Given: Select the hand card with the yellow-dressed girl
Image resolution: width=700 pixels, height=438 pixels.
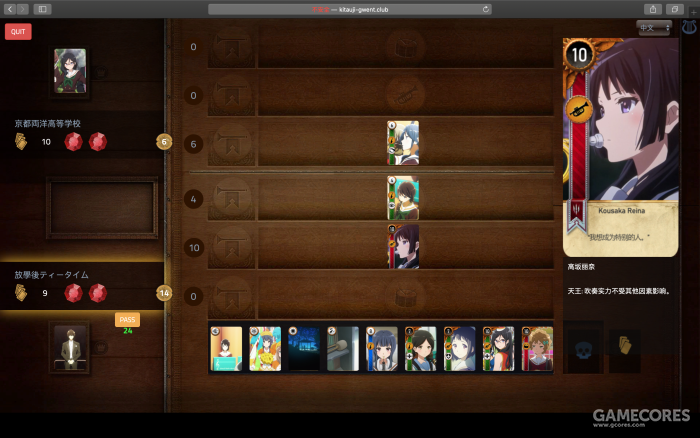Looking at the screenshot, I should (265, 348).
